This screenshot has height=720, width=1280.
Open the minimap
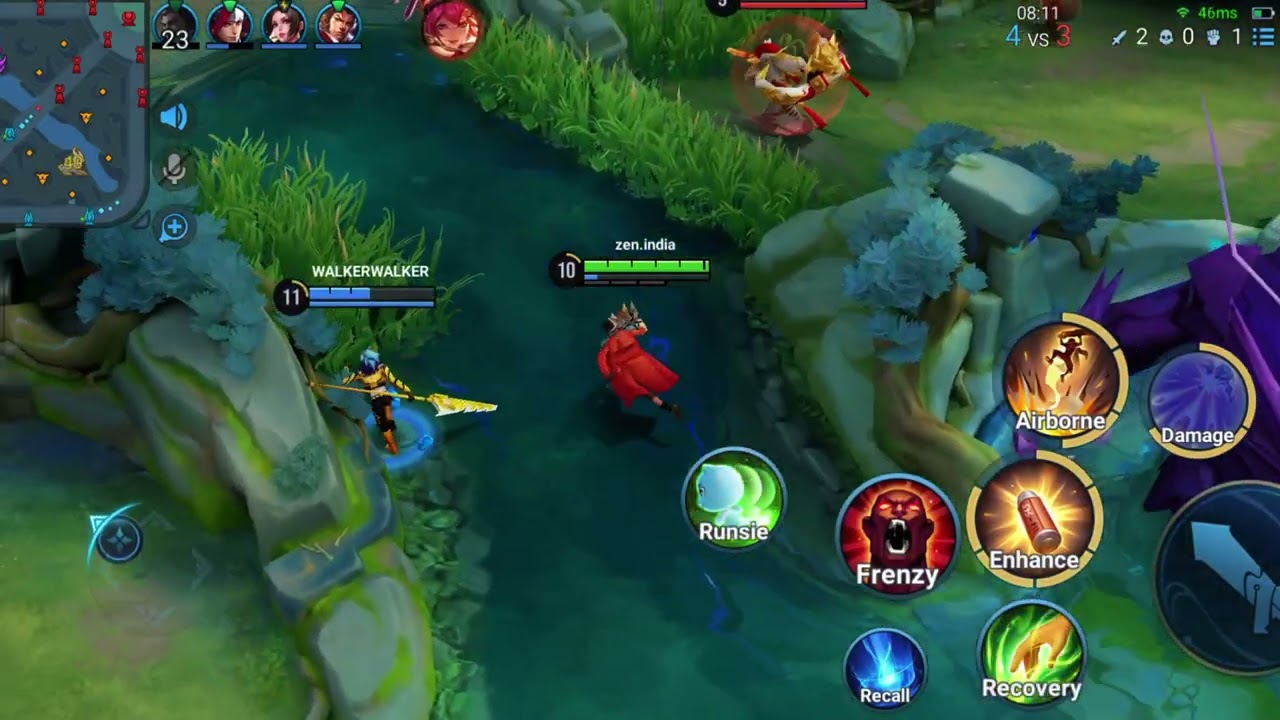pyautogui.click(x=73, y=110)
